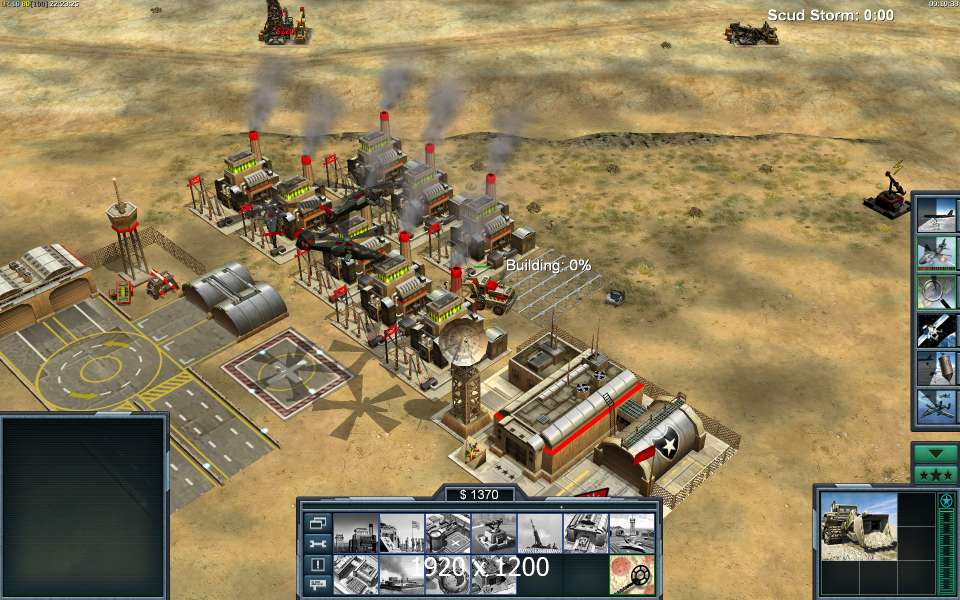
Task: Build the power plant from the build bar
Action: [x=355, y=533]
